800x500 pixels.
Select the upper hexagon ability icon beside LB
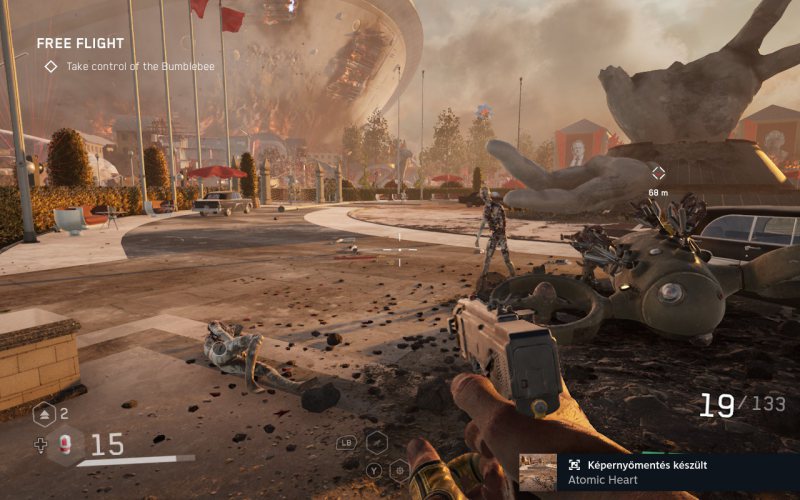[x=376, y=441]
